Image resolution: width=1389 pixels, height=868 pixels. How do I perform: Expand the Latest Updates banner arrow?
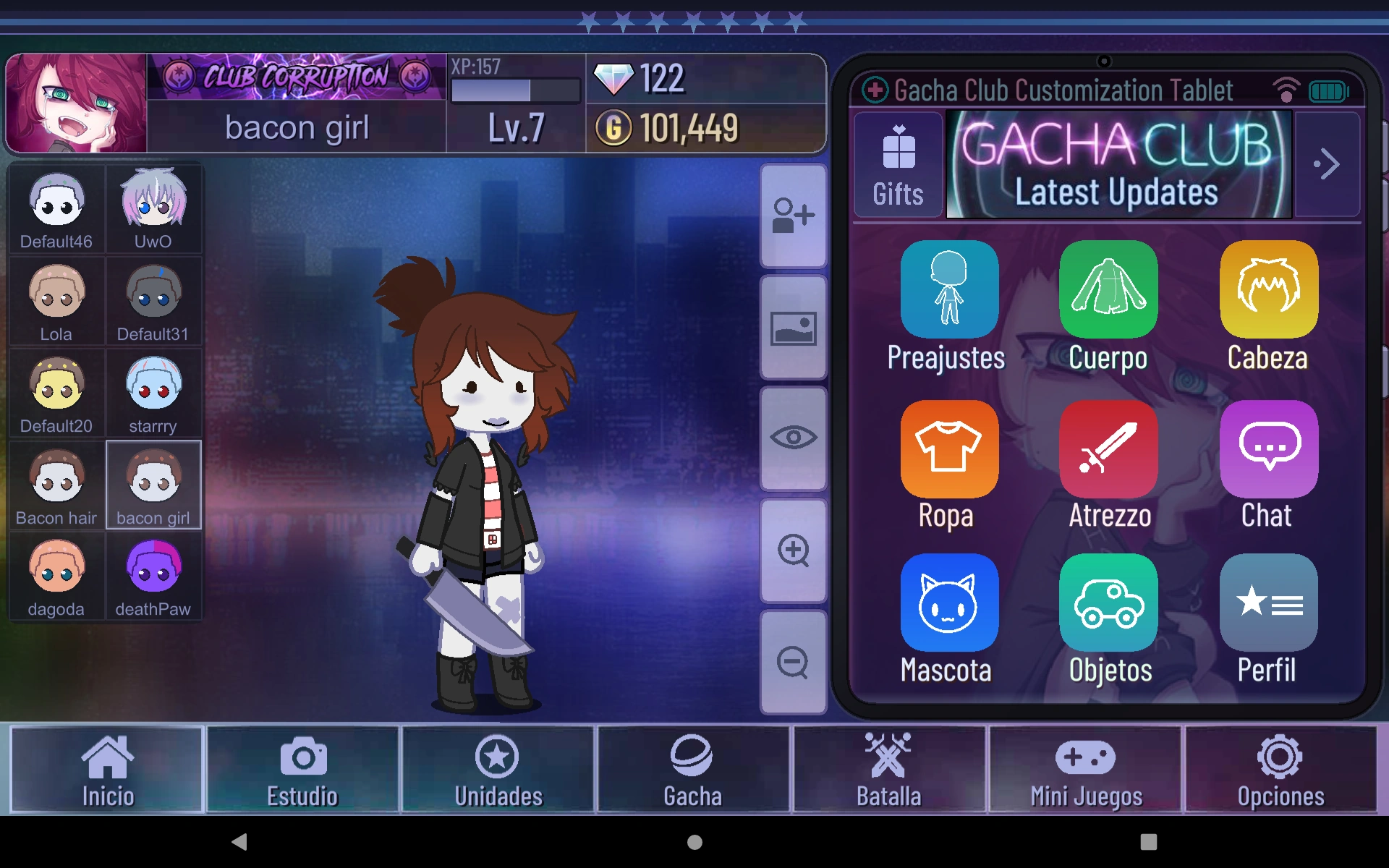tap(1328, 164)
